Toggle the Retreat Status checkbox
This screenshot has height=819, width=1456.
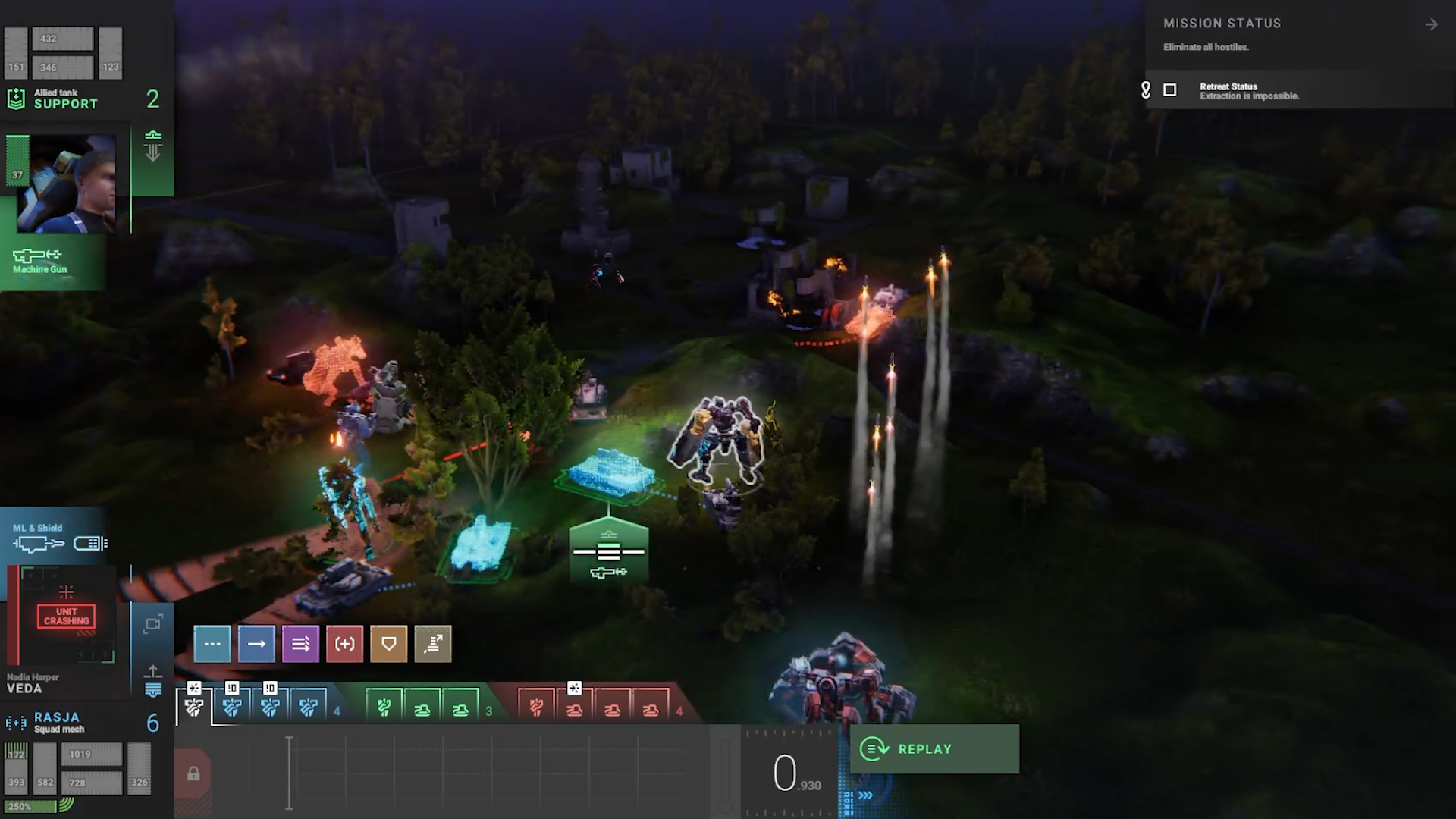1170,90
